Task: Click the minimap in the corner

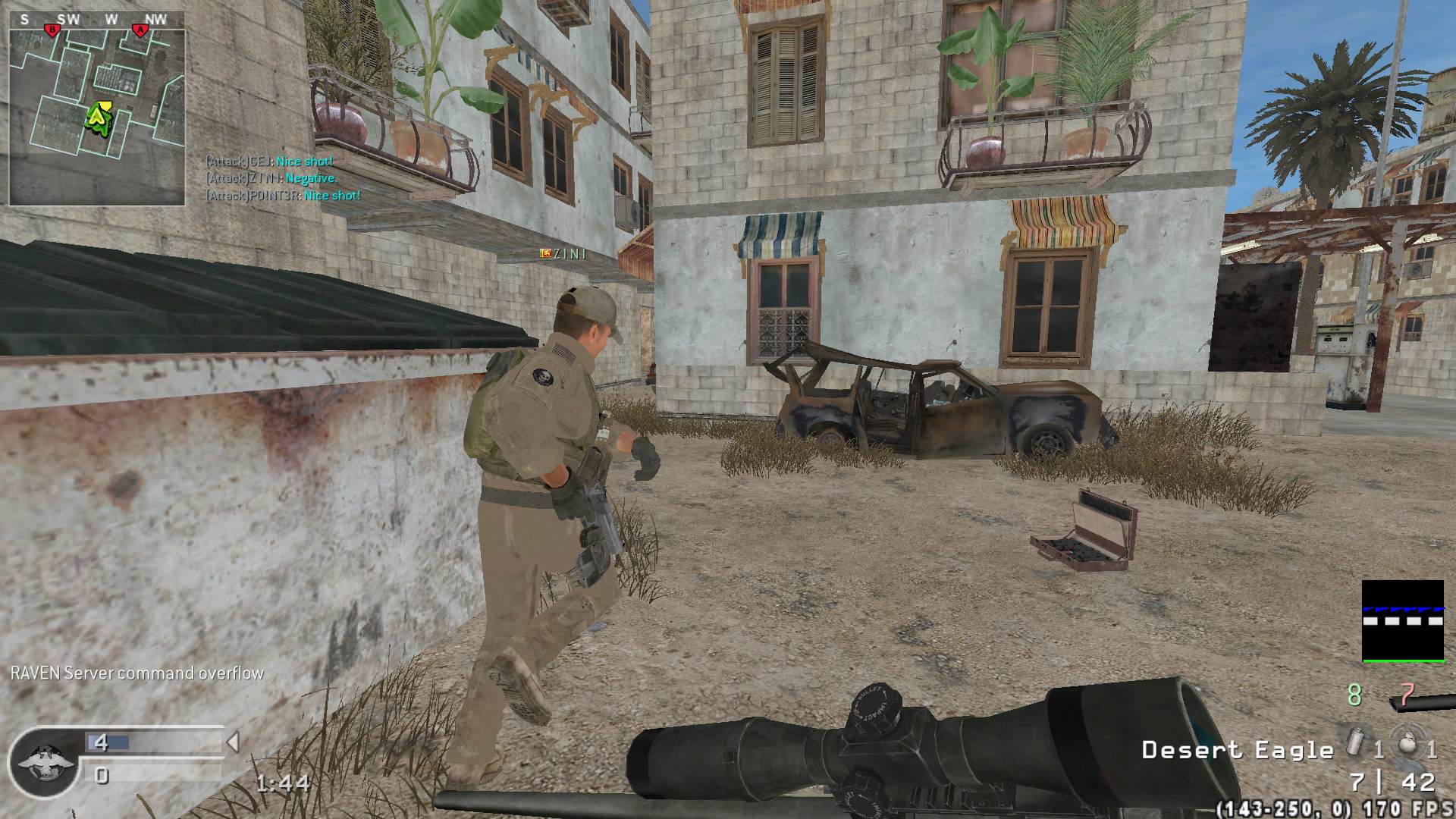Action: click(x=96, y=118)
